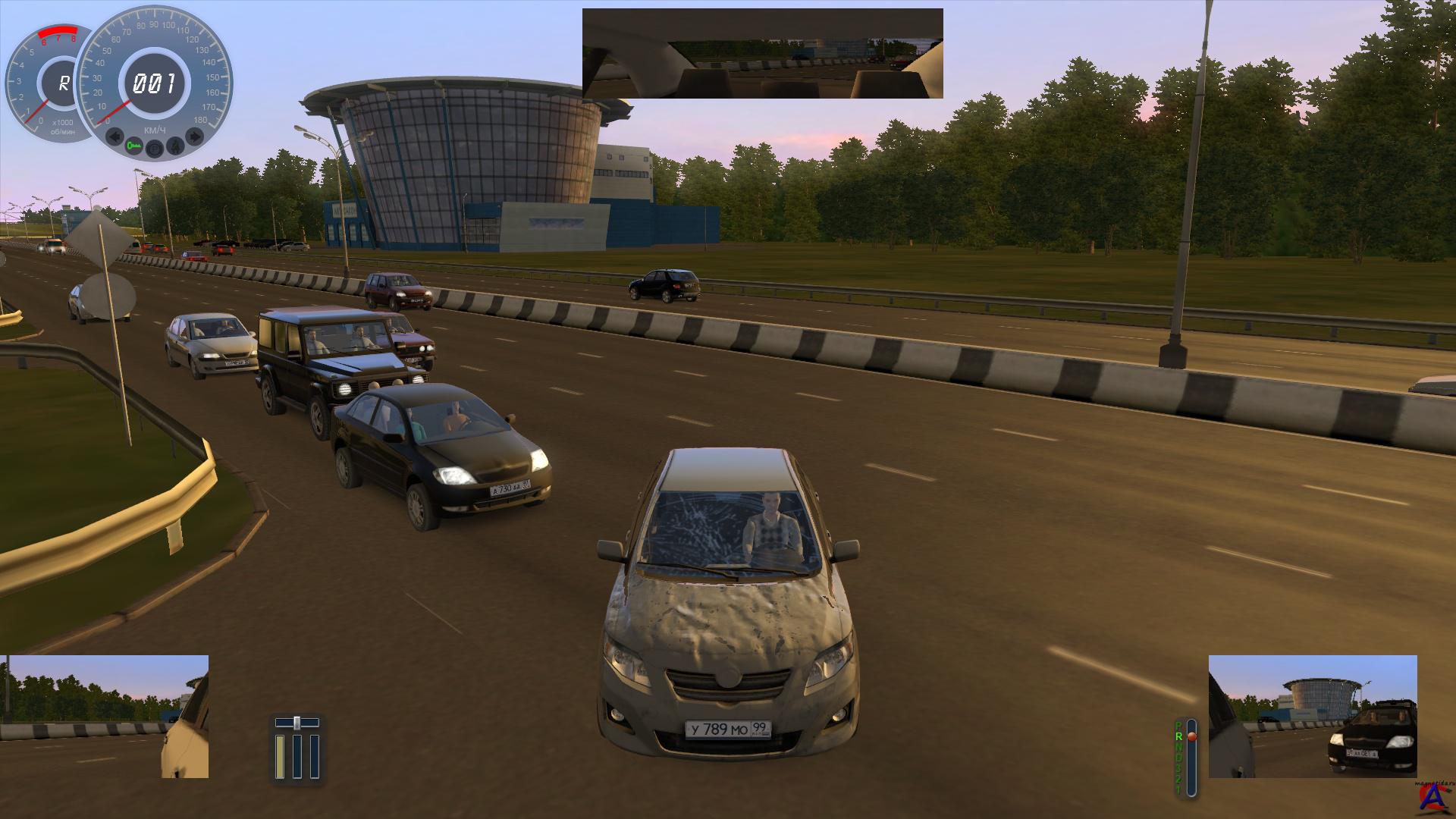Select the parking brake indicator icon
This screenshot has width=1456, height=819.
tap(155, 148)
